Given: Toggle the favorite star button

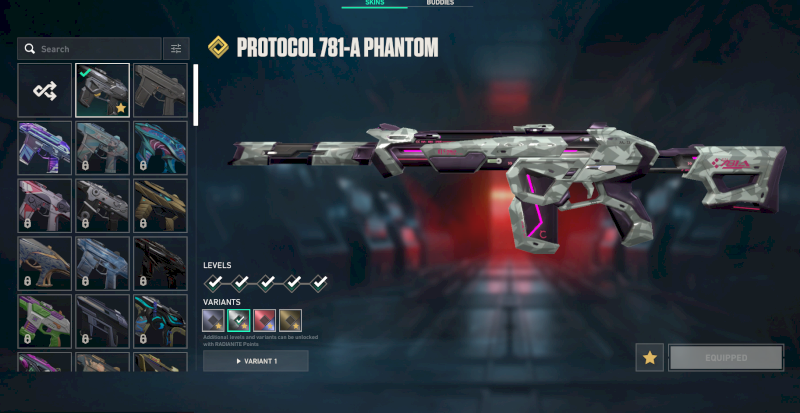Looking at the screenshot, I should (649, 357).
